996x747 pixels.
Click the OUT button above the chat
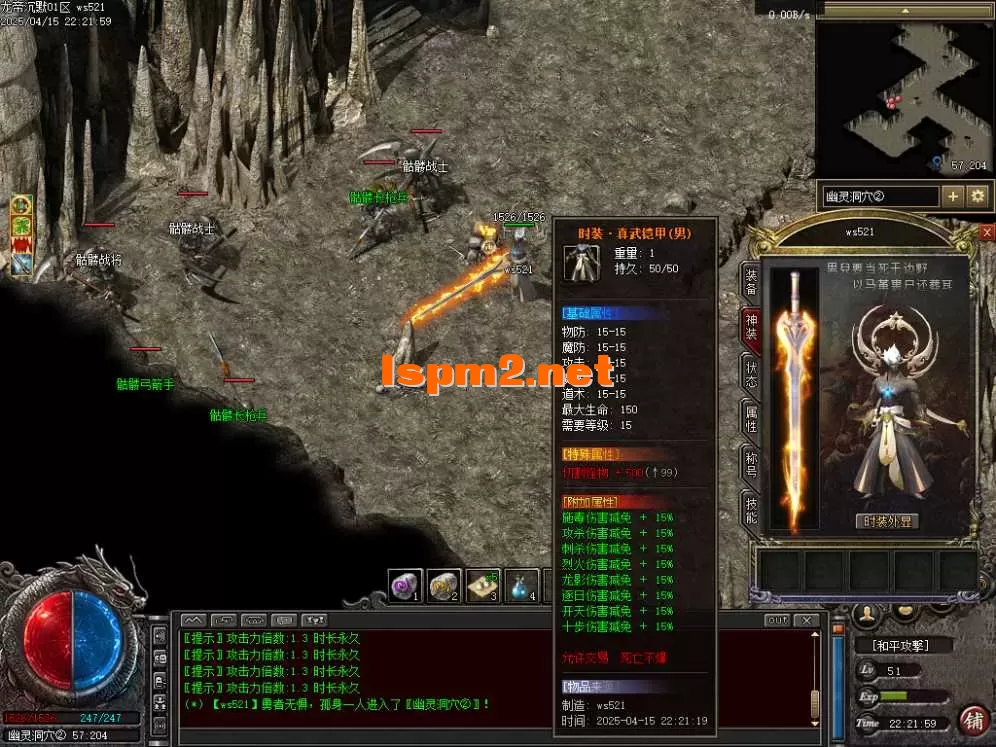click(777, 621)
